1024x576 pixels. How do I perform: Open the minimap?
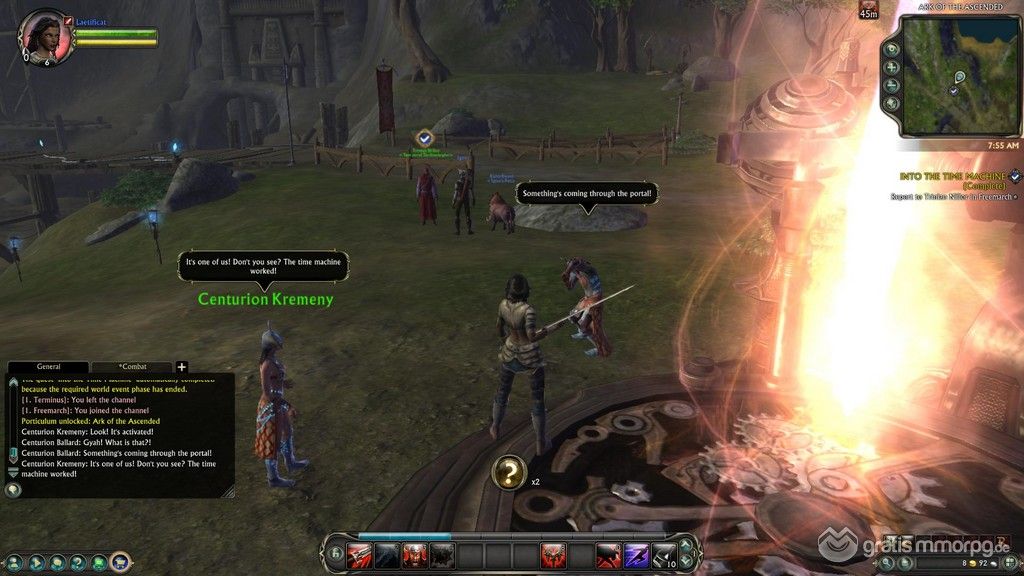956,75
